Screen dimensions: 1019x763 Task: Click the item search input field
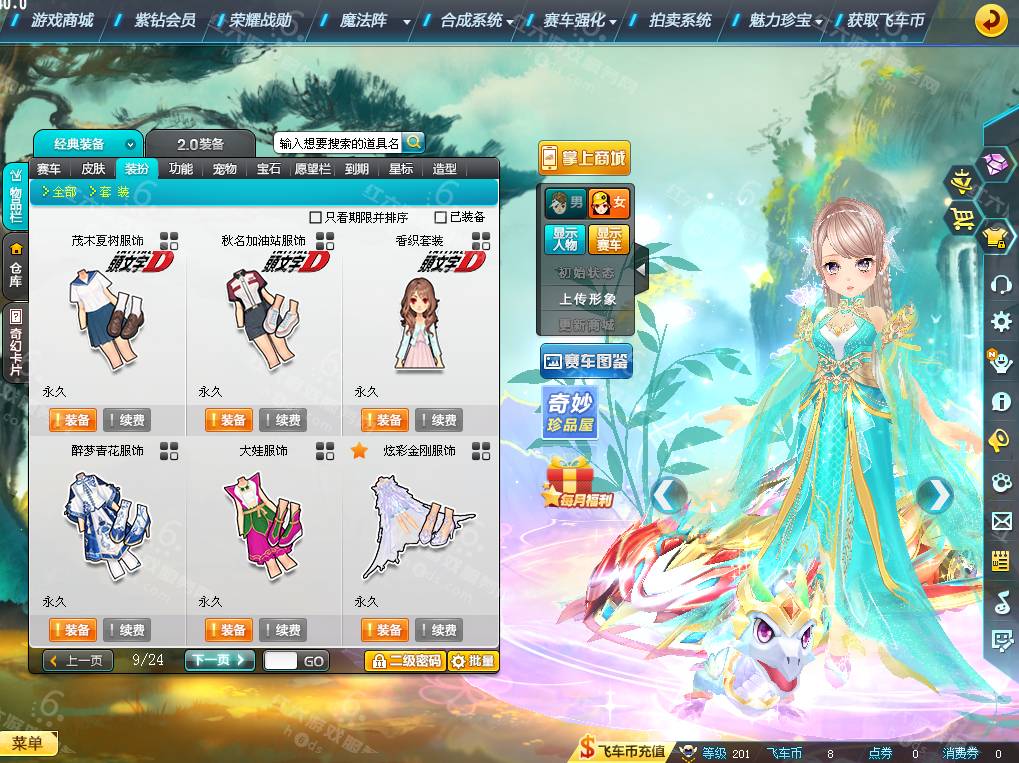[339, 143]
